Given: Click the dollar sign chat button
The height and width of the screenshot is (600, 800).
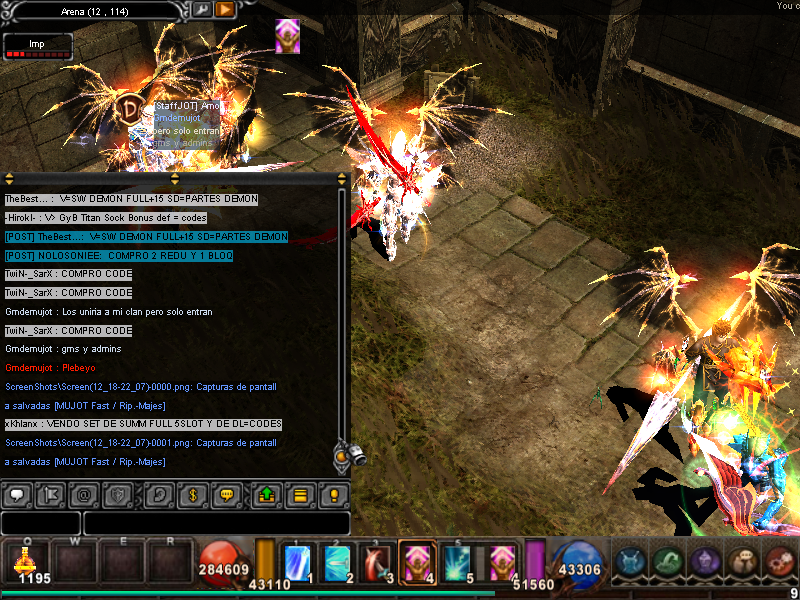Looking at the screenshot, I should coord(194,494).
